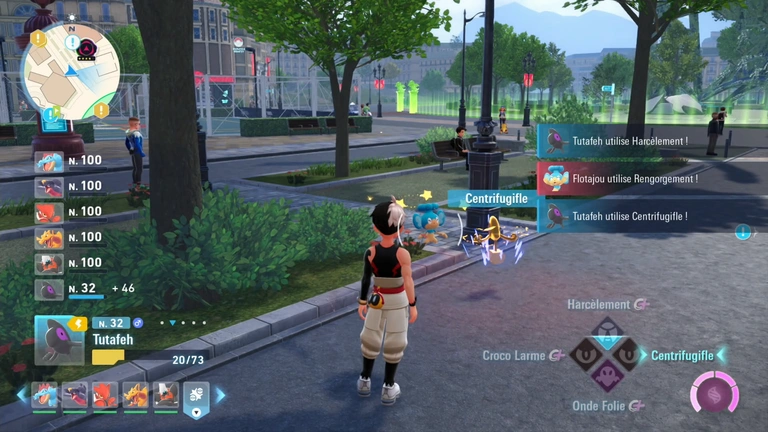Image resolution: width=768 pixels, height=432 pixels.
Task: Click the pink Mega Evolution gauge
Action: (x=715, y=391)
